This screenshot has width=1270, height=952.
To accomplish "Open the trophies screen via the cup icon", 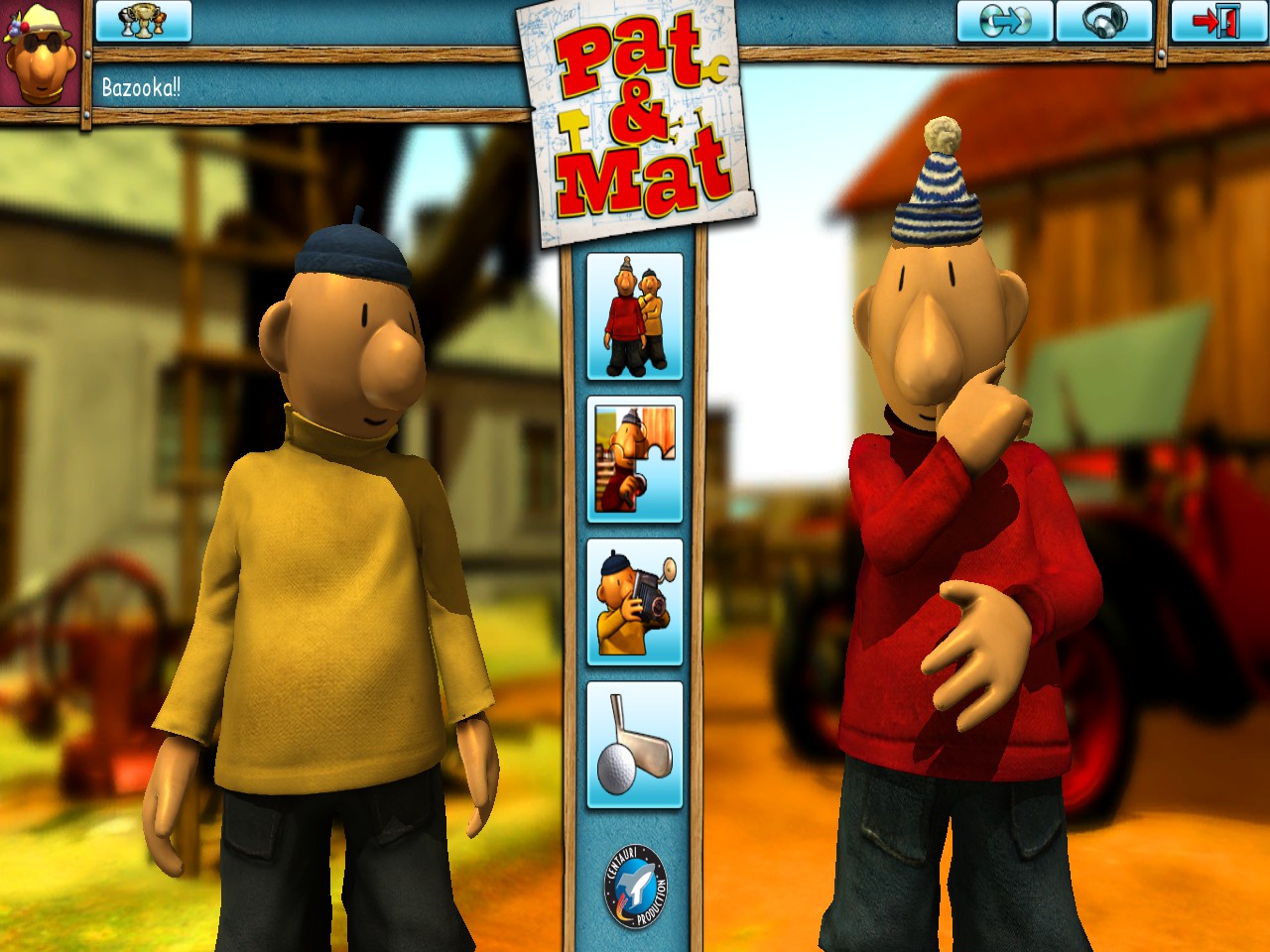I will 142,22.
